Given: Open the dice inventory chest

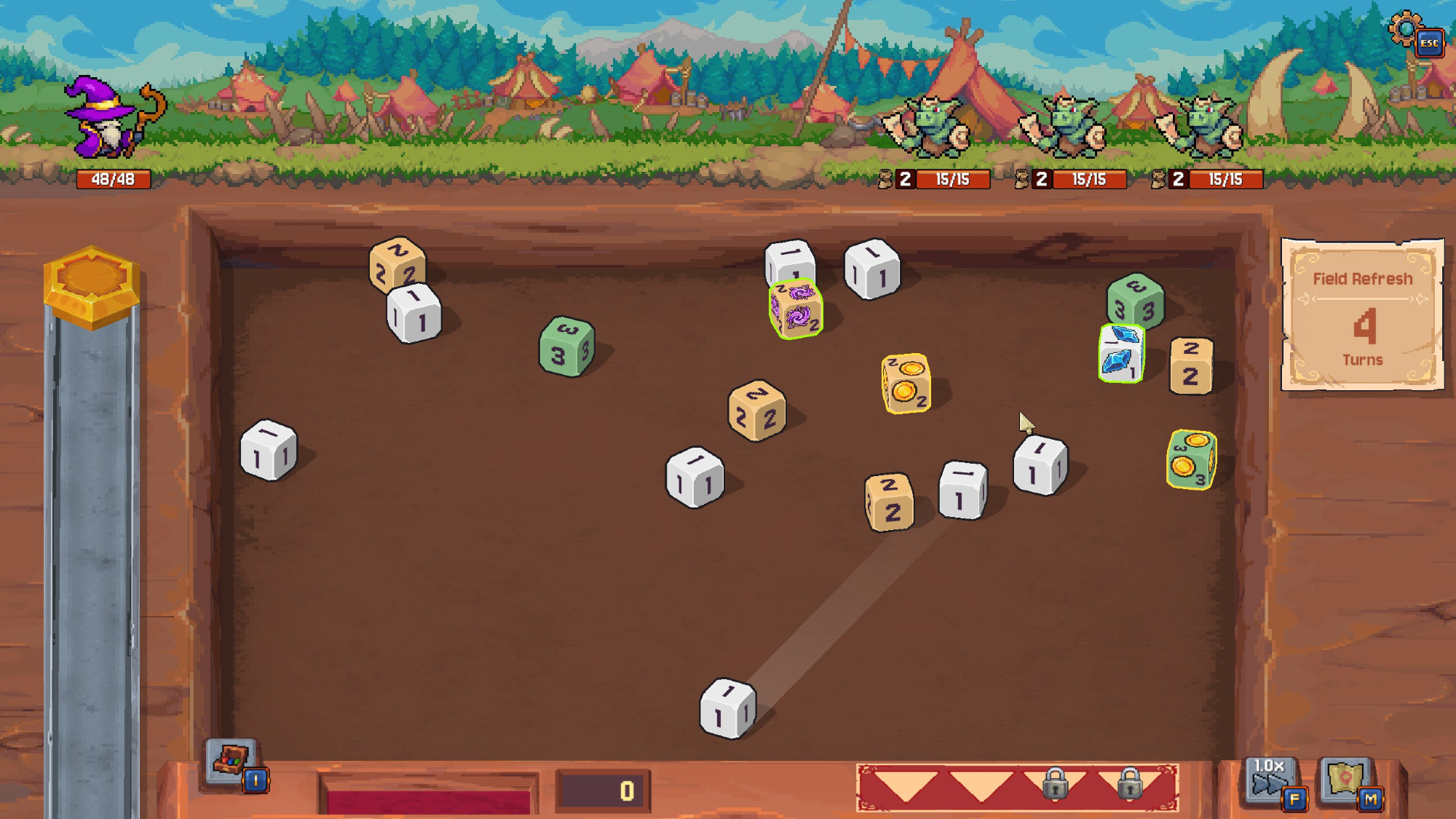Looking at the screenshot, I should coord(231,761).
